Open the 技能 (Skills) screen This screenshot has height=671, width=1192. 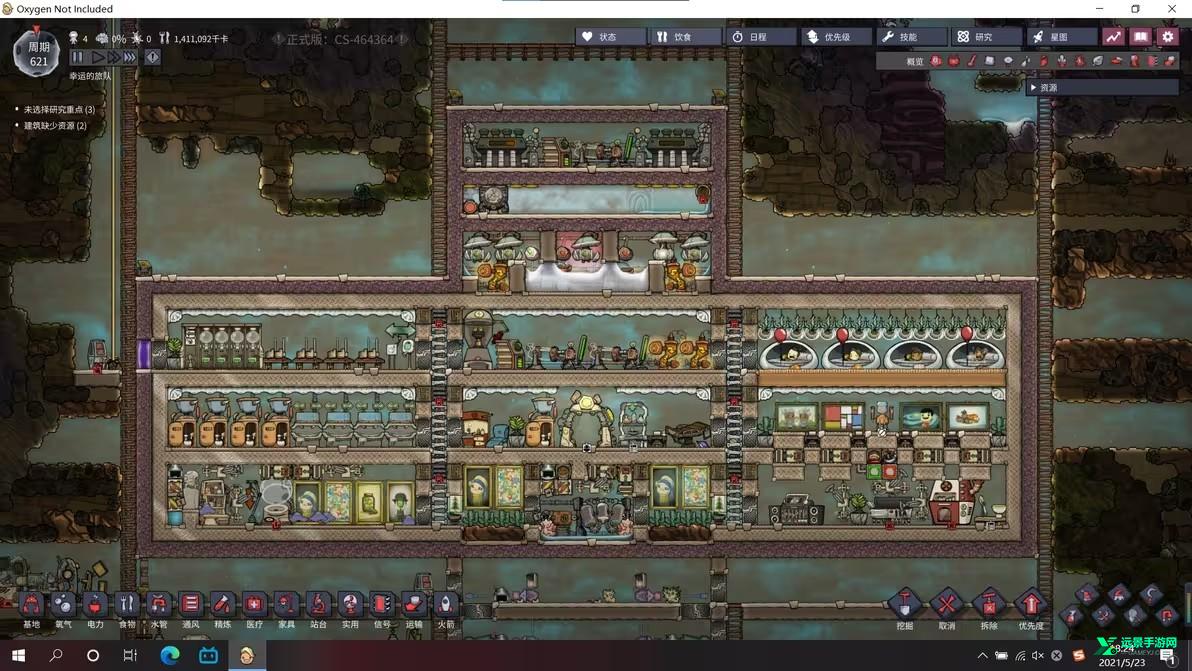[910, 37]
